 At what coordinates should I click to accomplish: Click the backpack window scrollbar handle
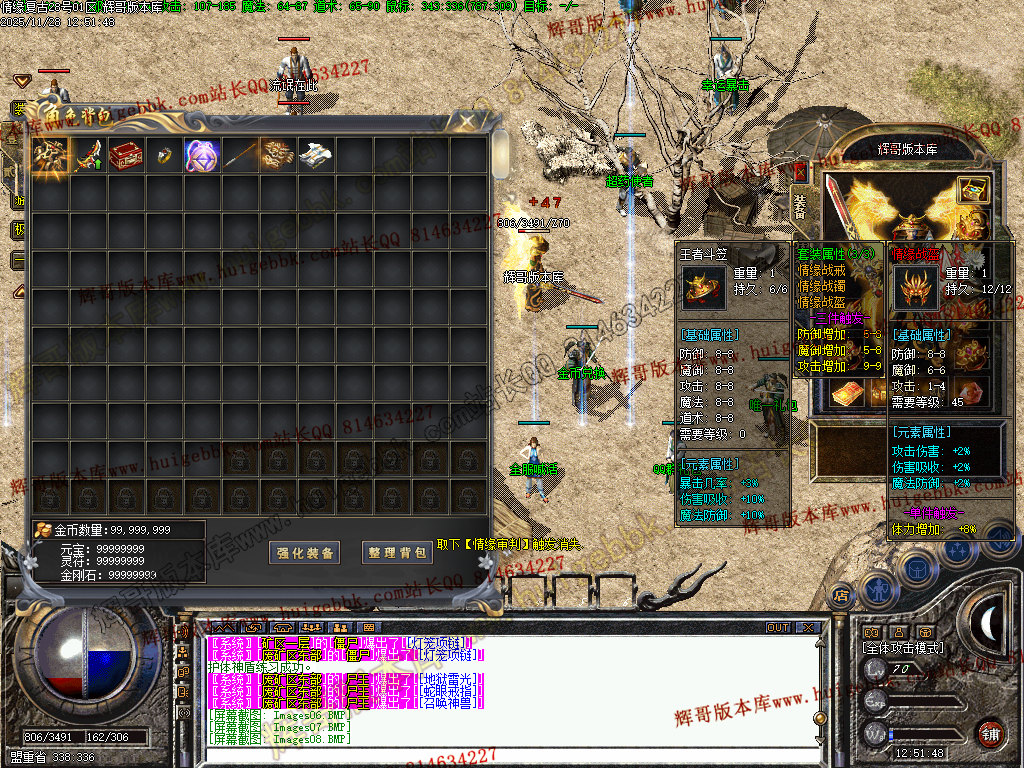coord(500,153)
